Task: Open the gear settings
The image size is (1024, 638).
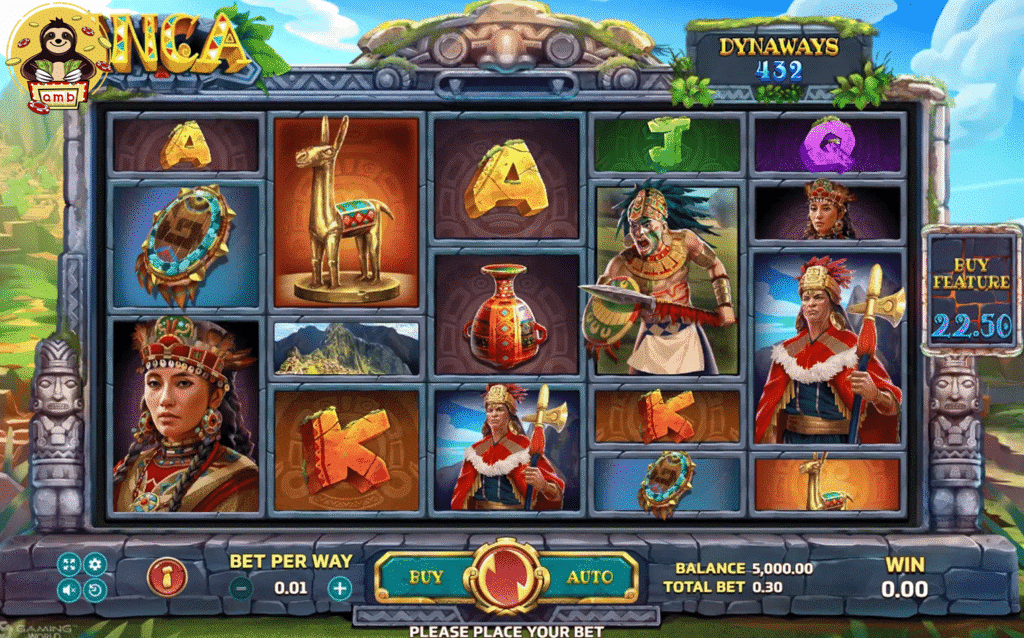Action: (94, 564)
